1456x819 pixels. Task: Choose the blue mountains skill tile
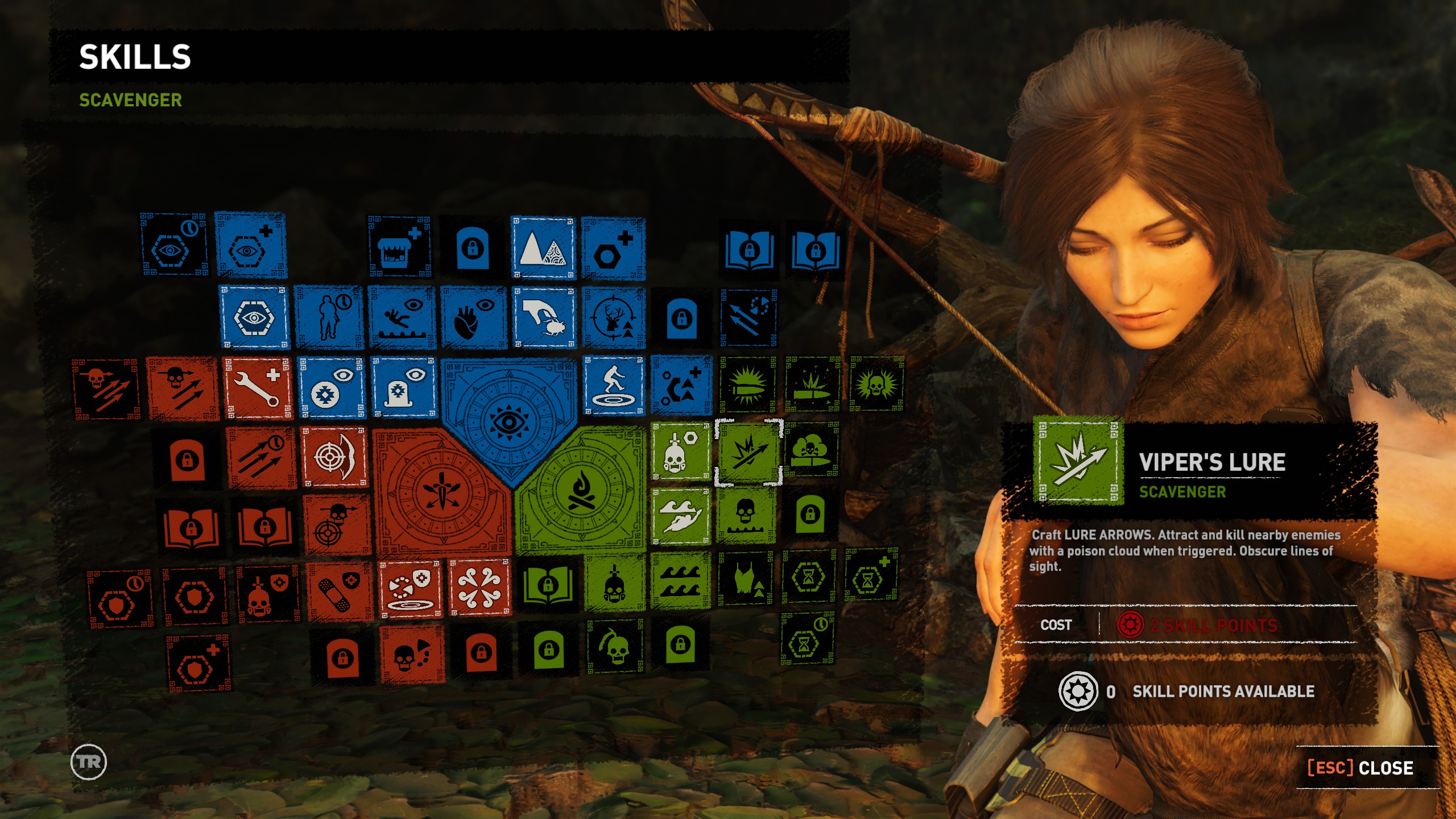pos(543,249)
